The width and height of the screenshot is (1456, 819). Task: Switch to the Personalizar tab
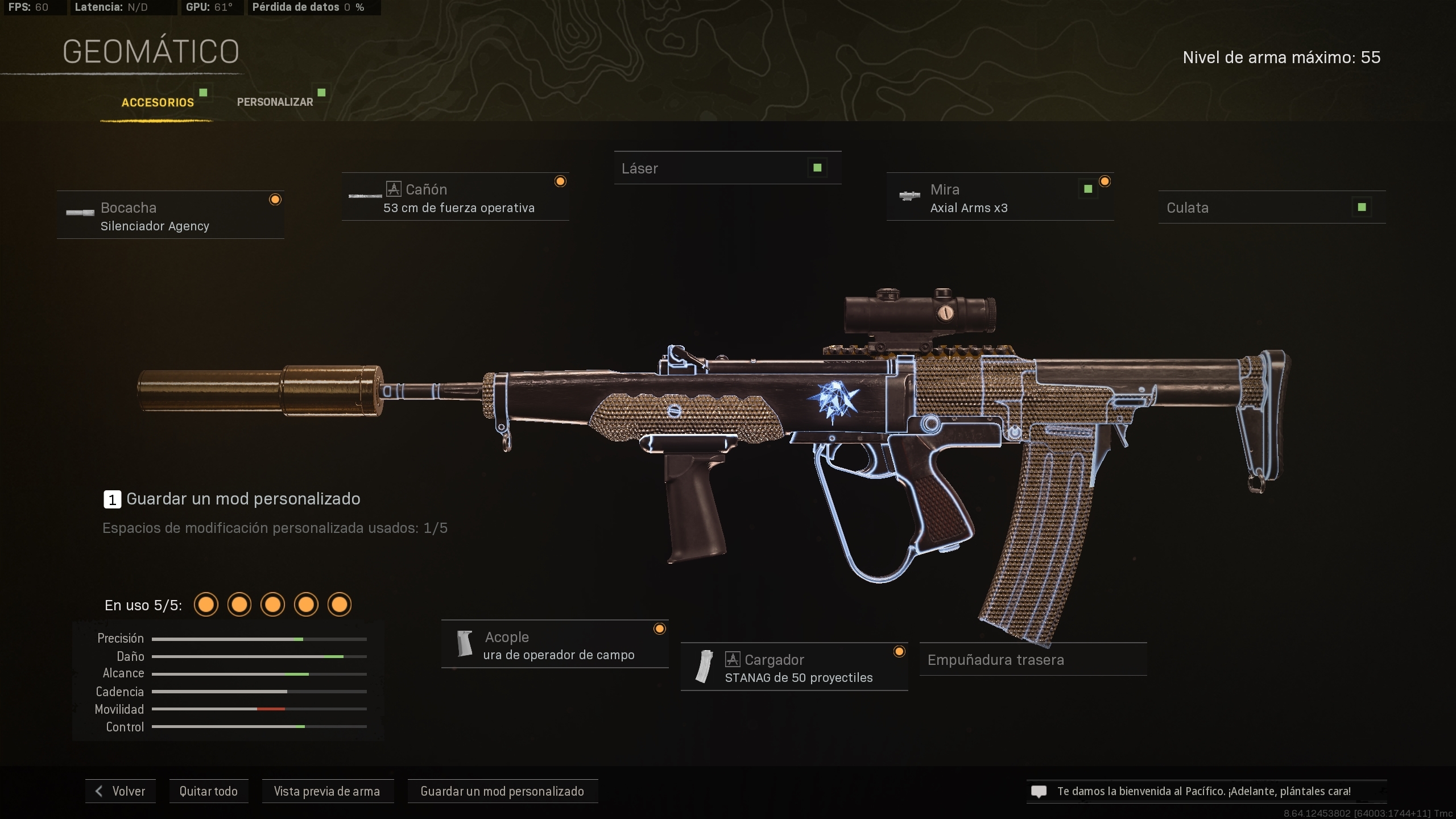tap(275, 102)
